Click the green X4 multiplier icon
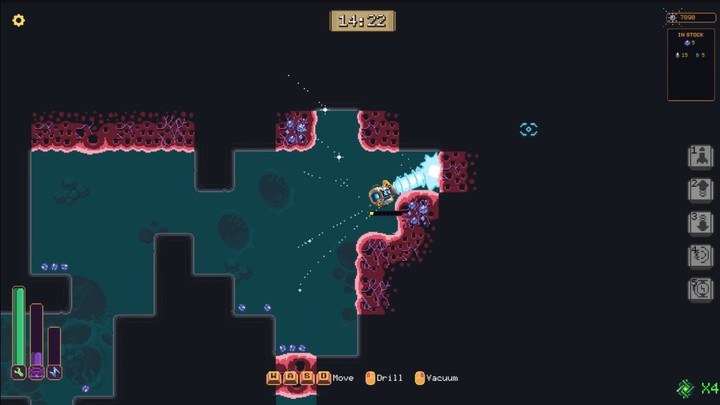The width and height of the screenshot is (720, 405). (696, 388)
